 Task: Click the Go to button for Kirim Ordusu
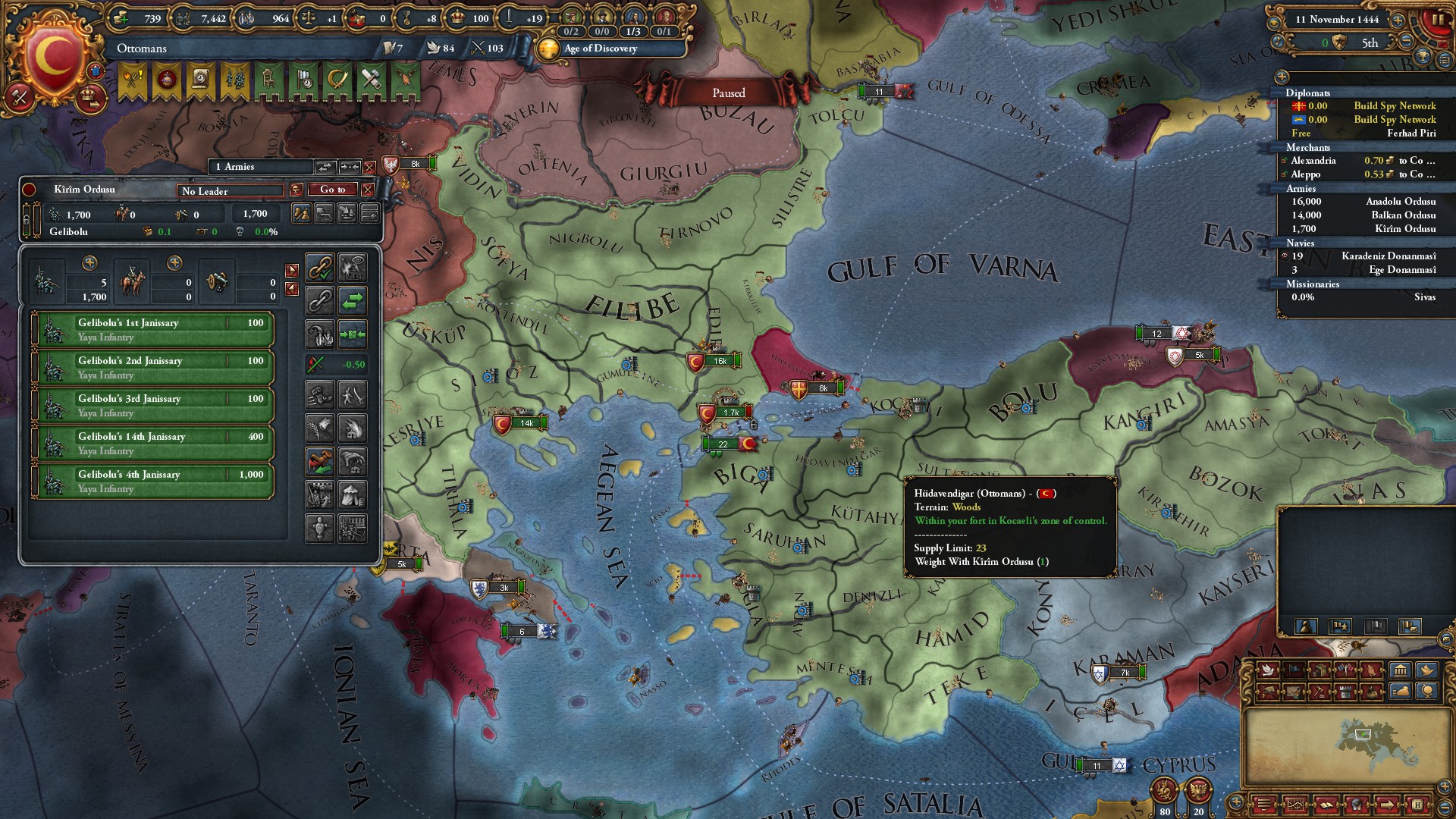pos(332,190)
